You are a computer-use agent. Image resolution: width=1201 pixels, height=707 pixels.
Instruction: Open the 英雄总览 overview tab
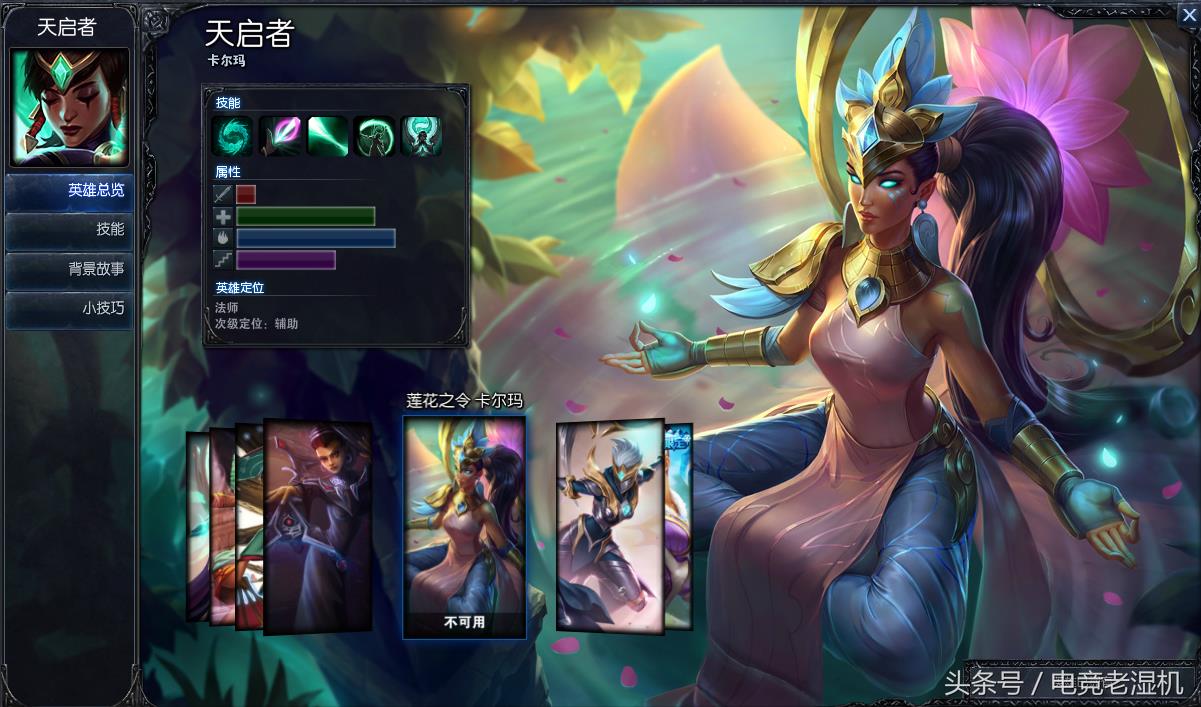point(69,191)
